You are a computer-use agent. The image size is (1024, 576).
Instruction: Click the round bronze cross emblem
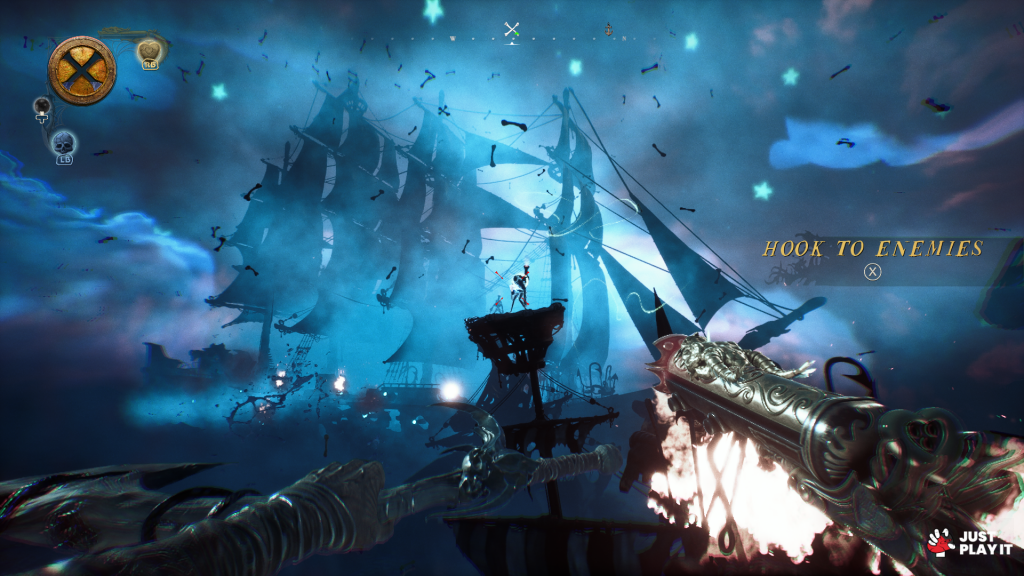[81, 70]
